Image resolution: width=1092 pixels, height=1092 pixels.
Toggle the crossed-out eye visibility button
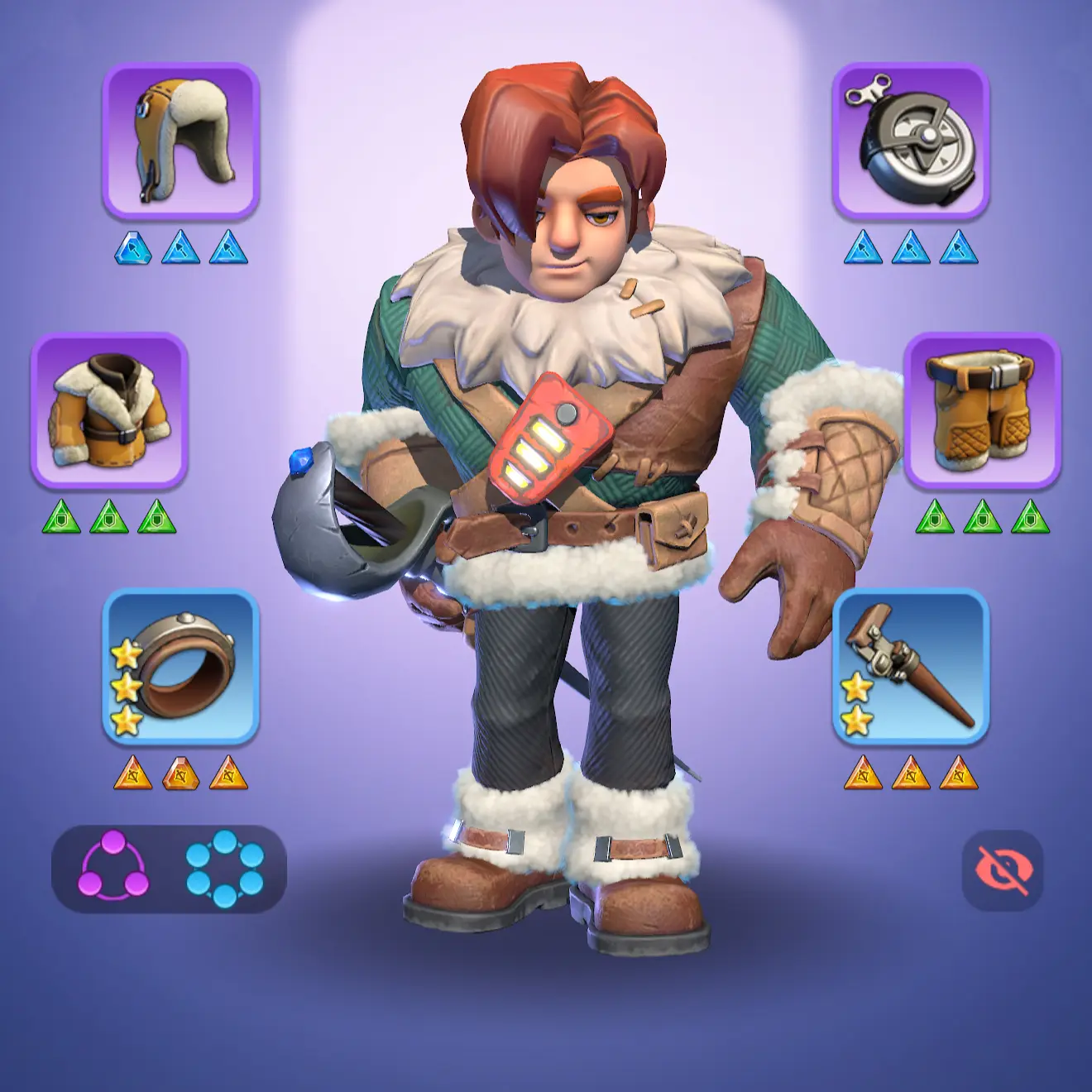point(1003,870)
